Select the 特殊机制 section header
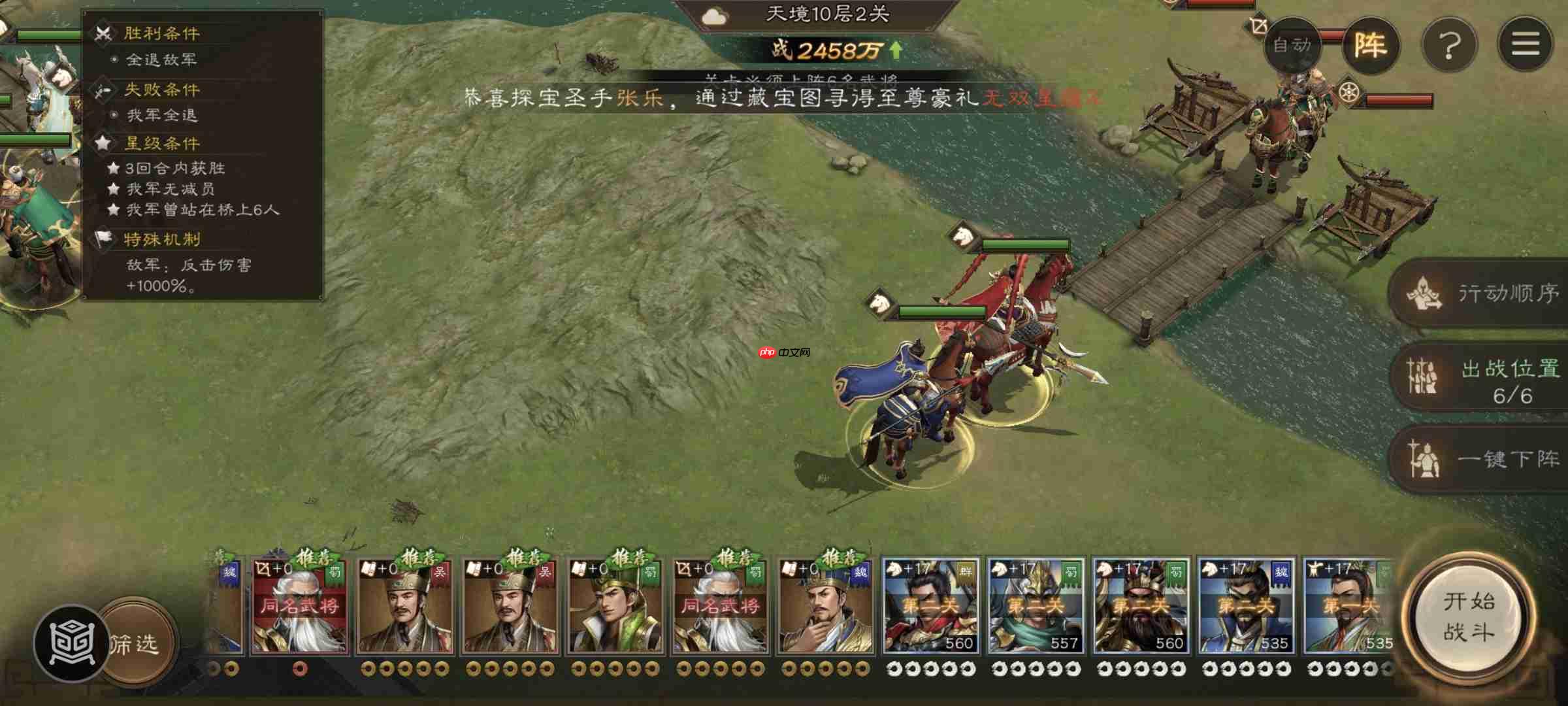This screenshot has width=1568, height=706. 162,240
